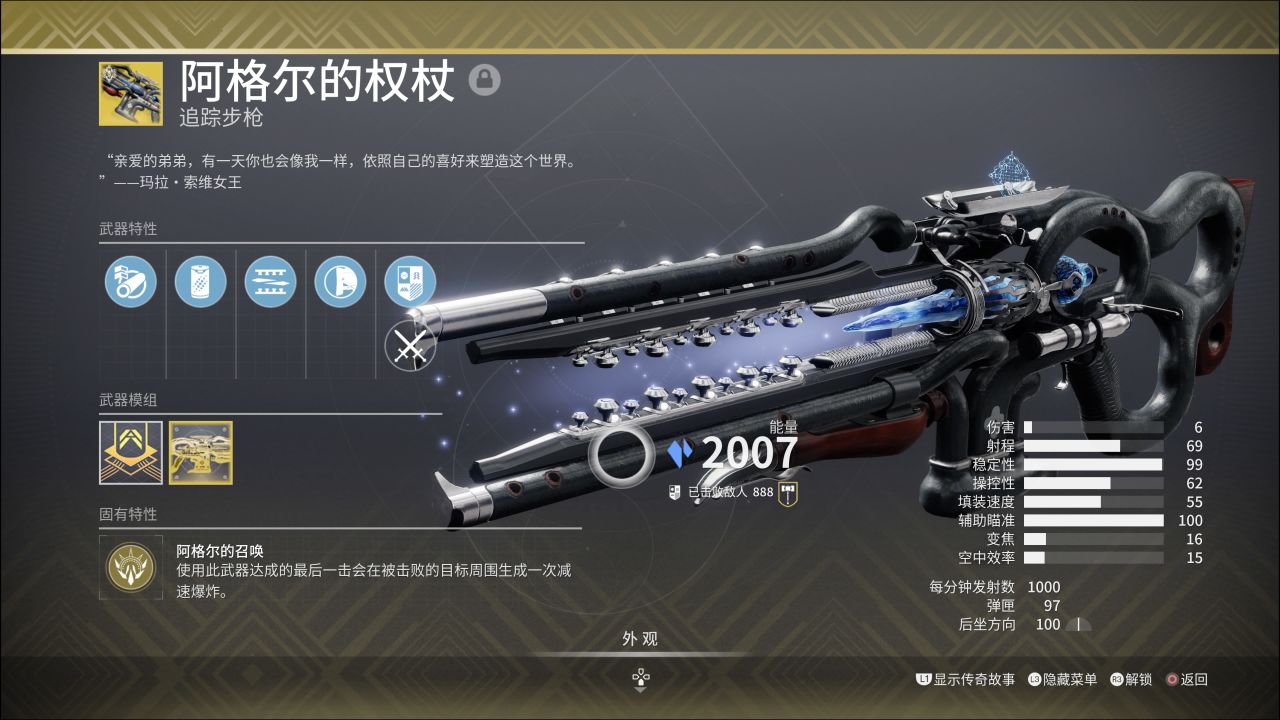Choose the stock perk icon
The width and height of the screenshot is (1280, 720).
click(x=340, y=281)
